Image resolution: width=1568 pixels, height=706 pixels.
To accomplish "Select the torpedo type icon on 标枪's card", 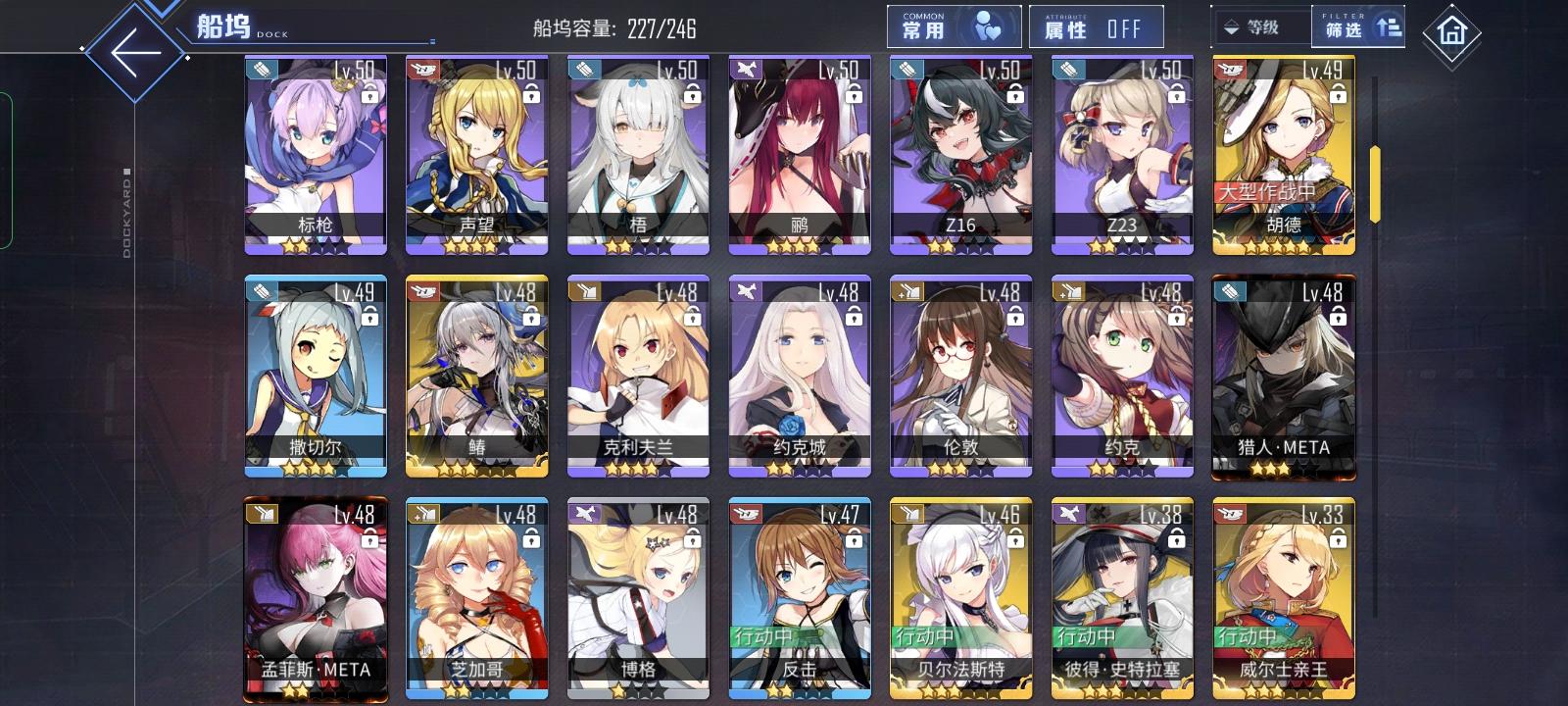I will [261, 69].
